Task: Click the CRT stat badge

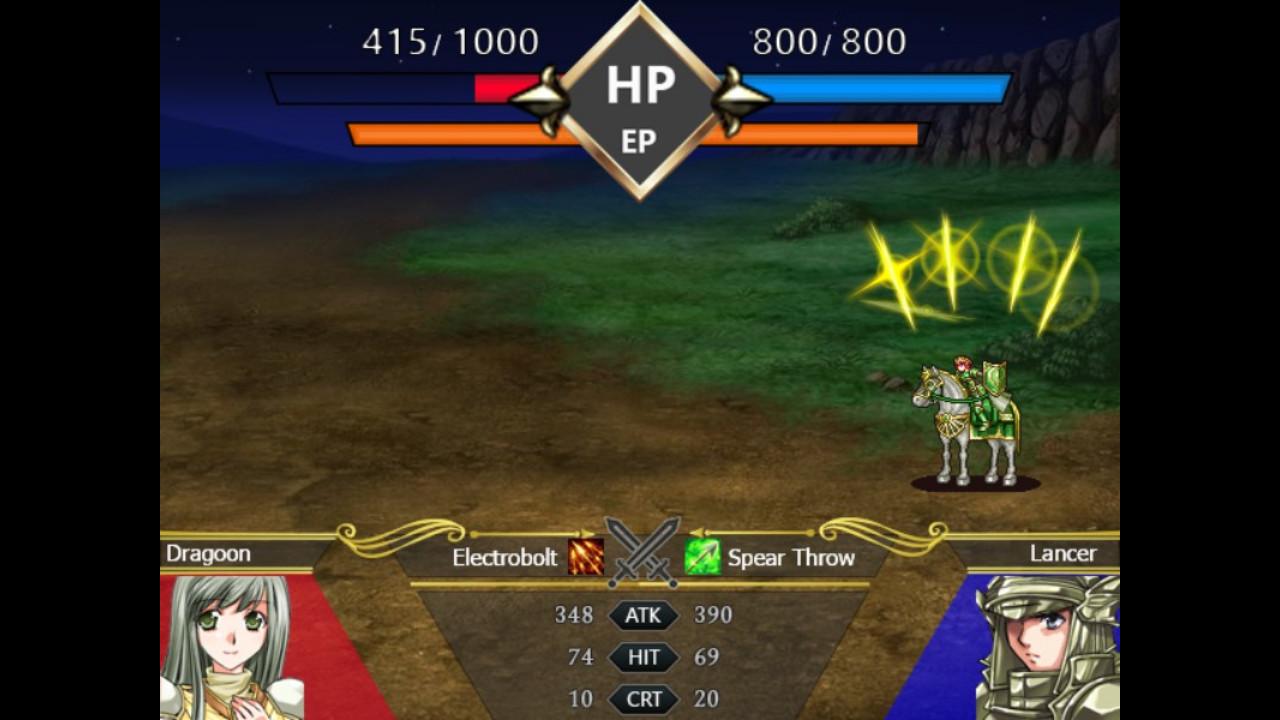Action: [645, 699]
